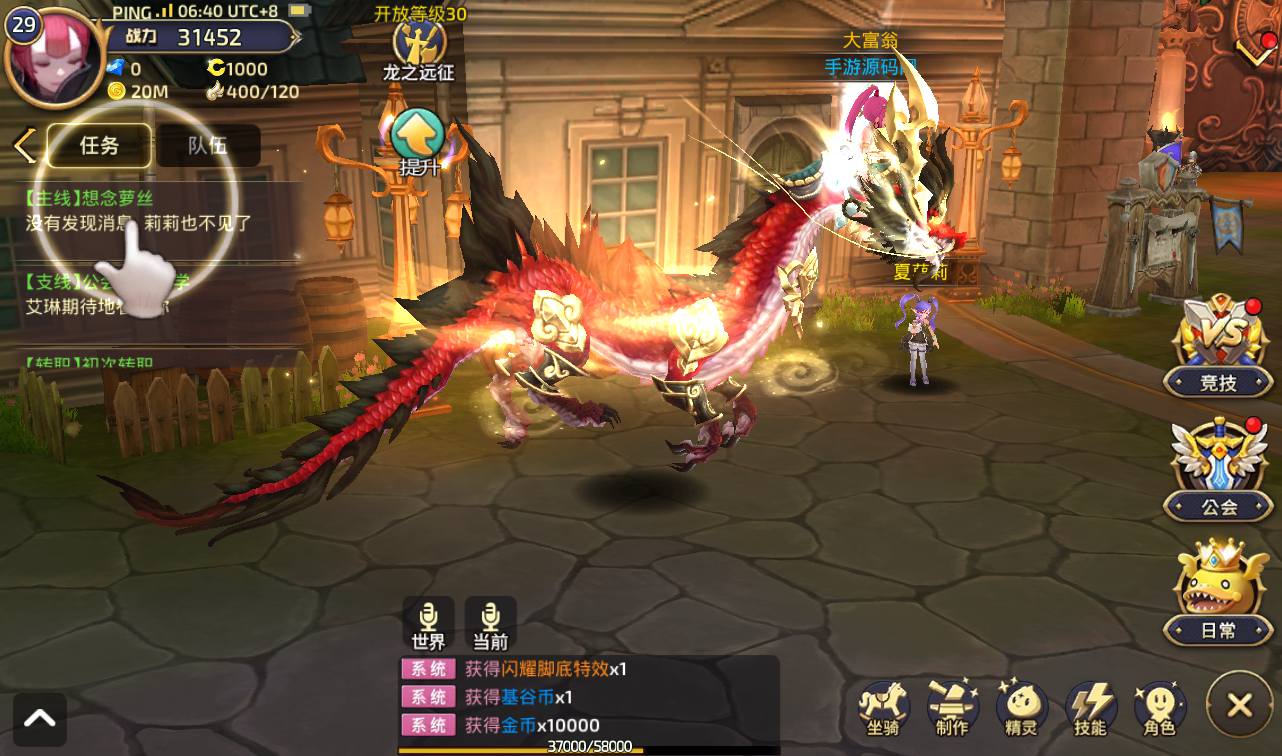
Task: Open the 竞技 arena menu
Action: coord(1218,345)
